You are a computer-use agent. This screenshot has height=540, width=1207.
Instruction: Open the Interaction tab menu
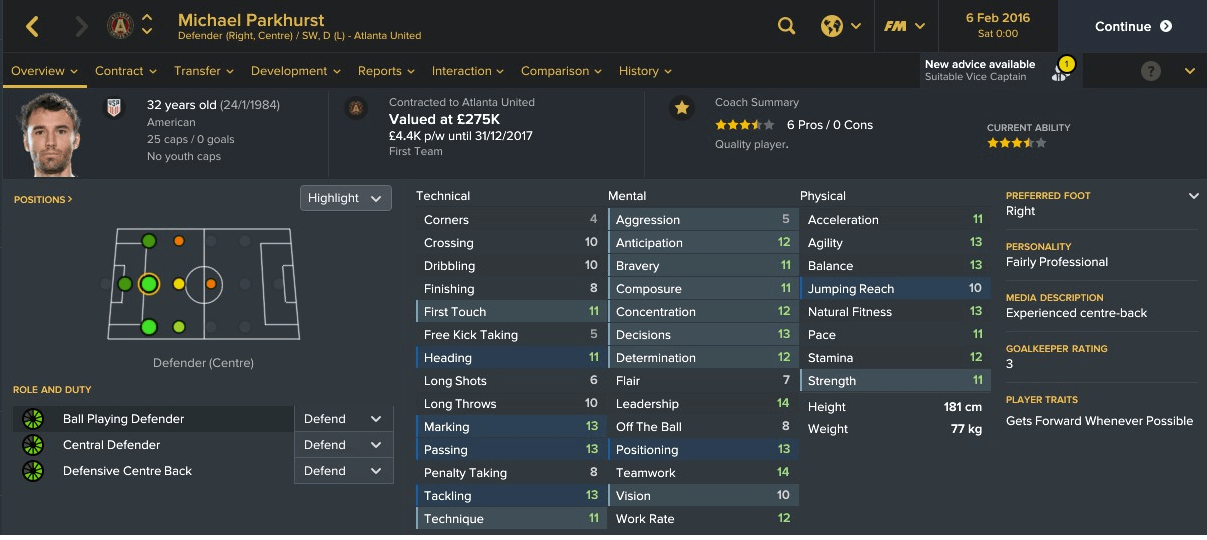(x=468, y=71)
